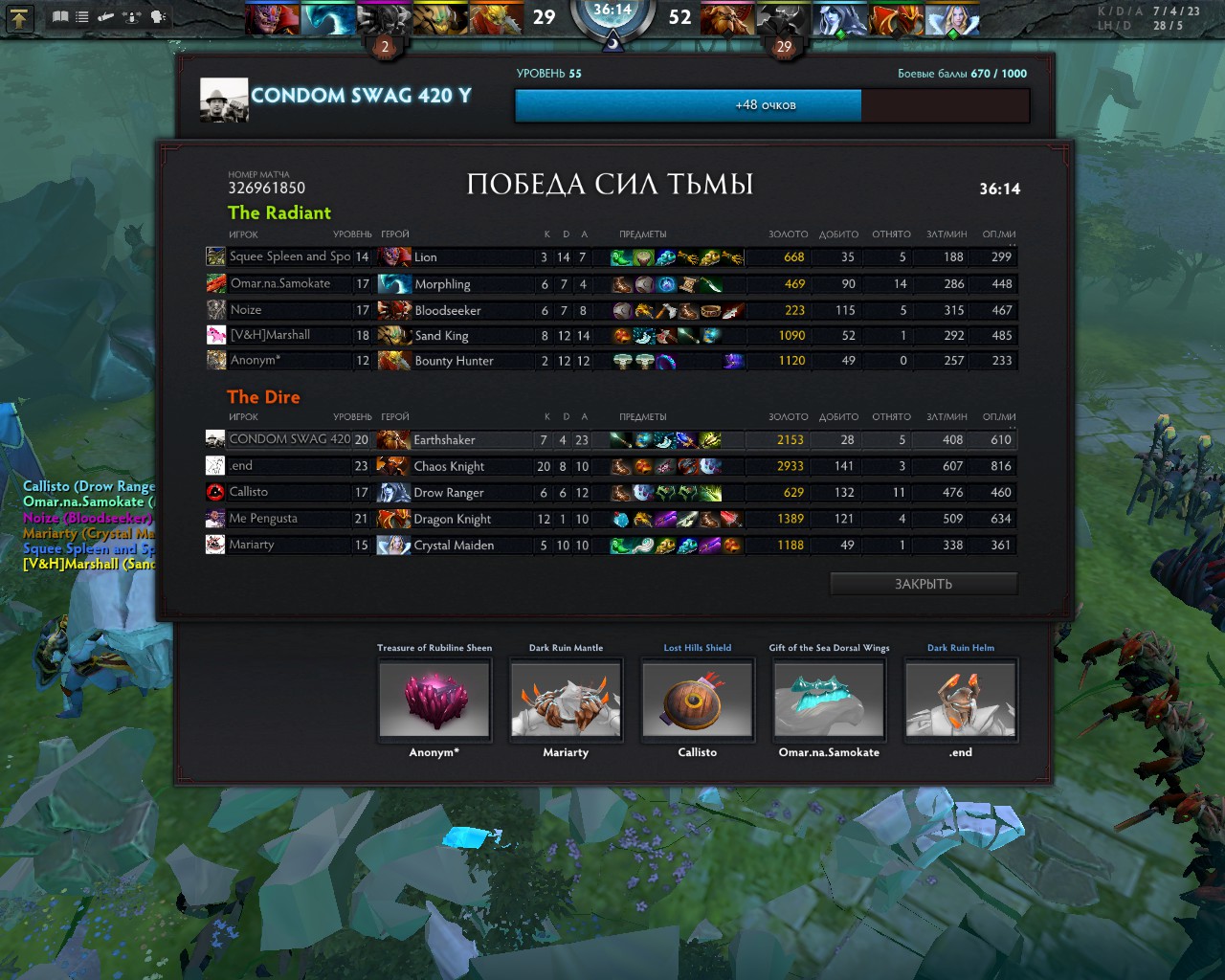View the Dark Ruin Helm item drop
This screenshot has height=980, width=1225.
point(961,700)
